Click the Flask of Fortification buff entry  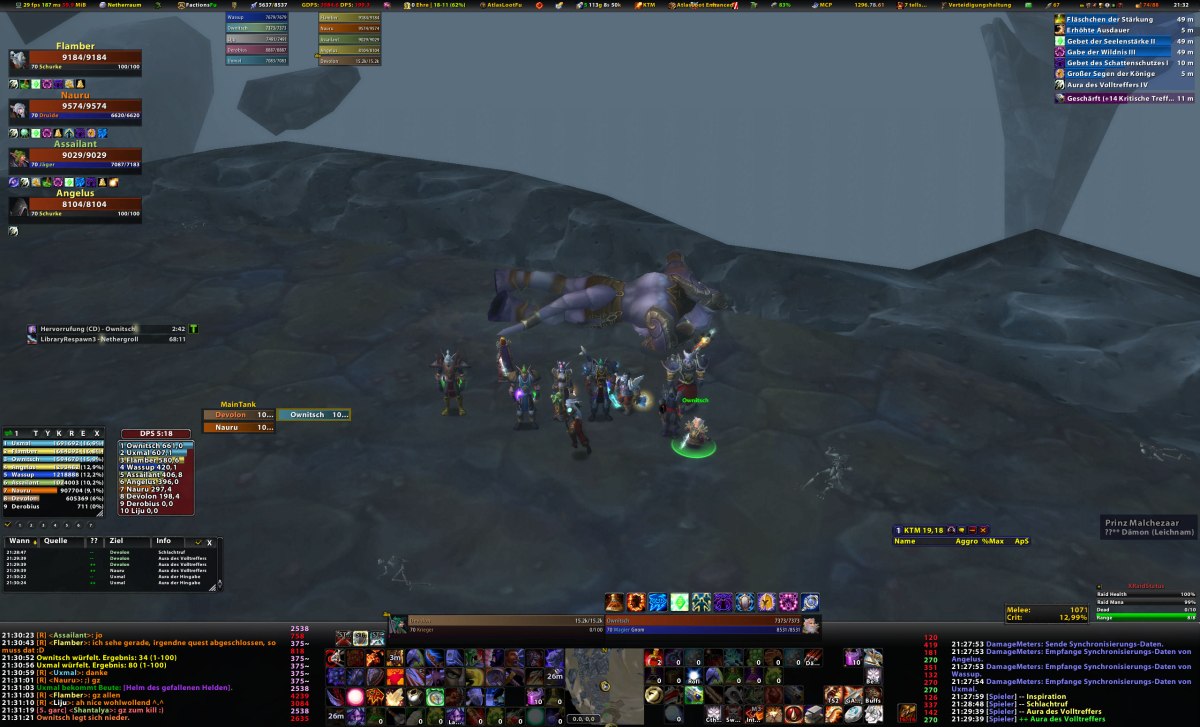tap(1110, 19)
